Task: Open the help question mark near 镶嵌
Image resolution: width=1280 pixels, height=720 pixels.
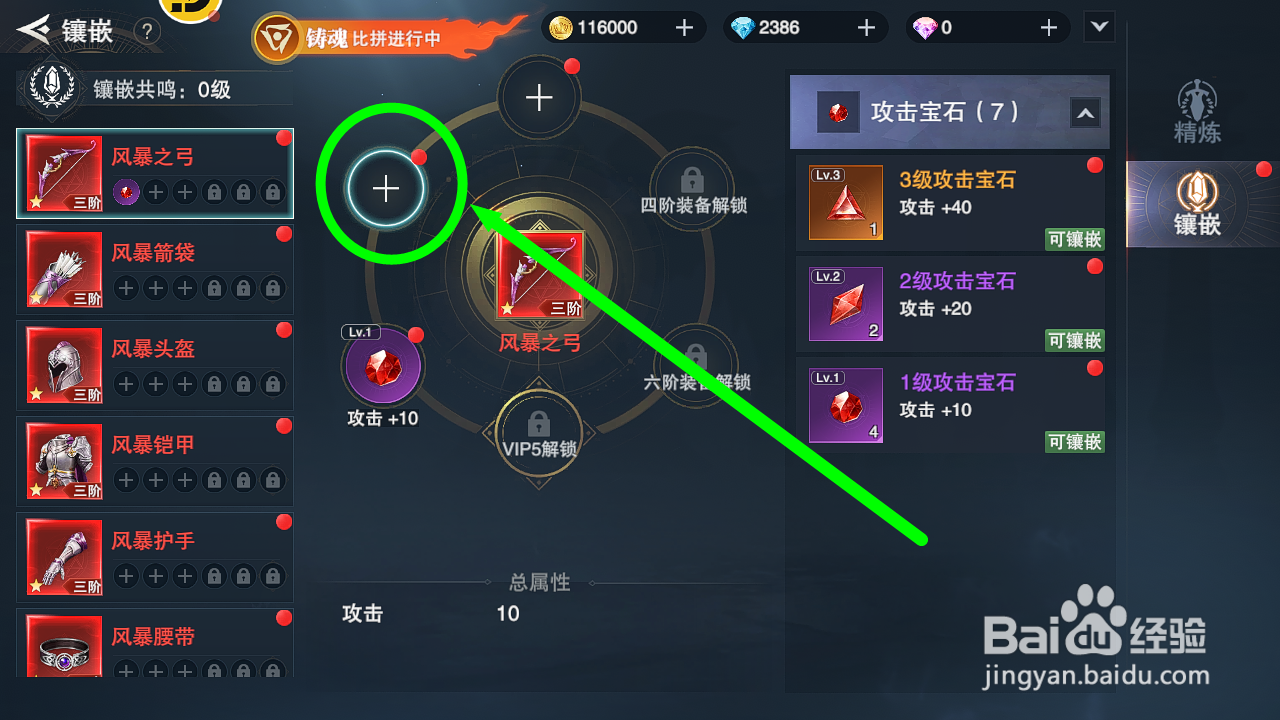Action: (x=146, y=30)
